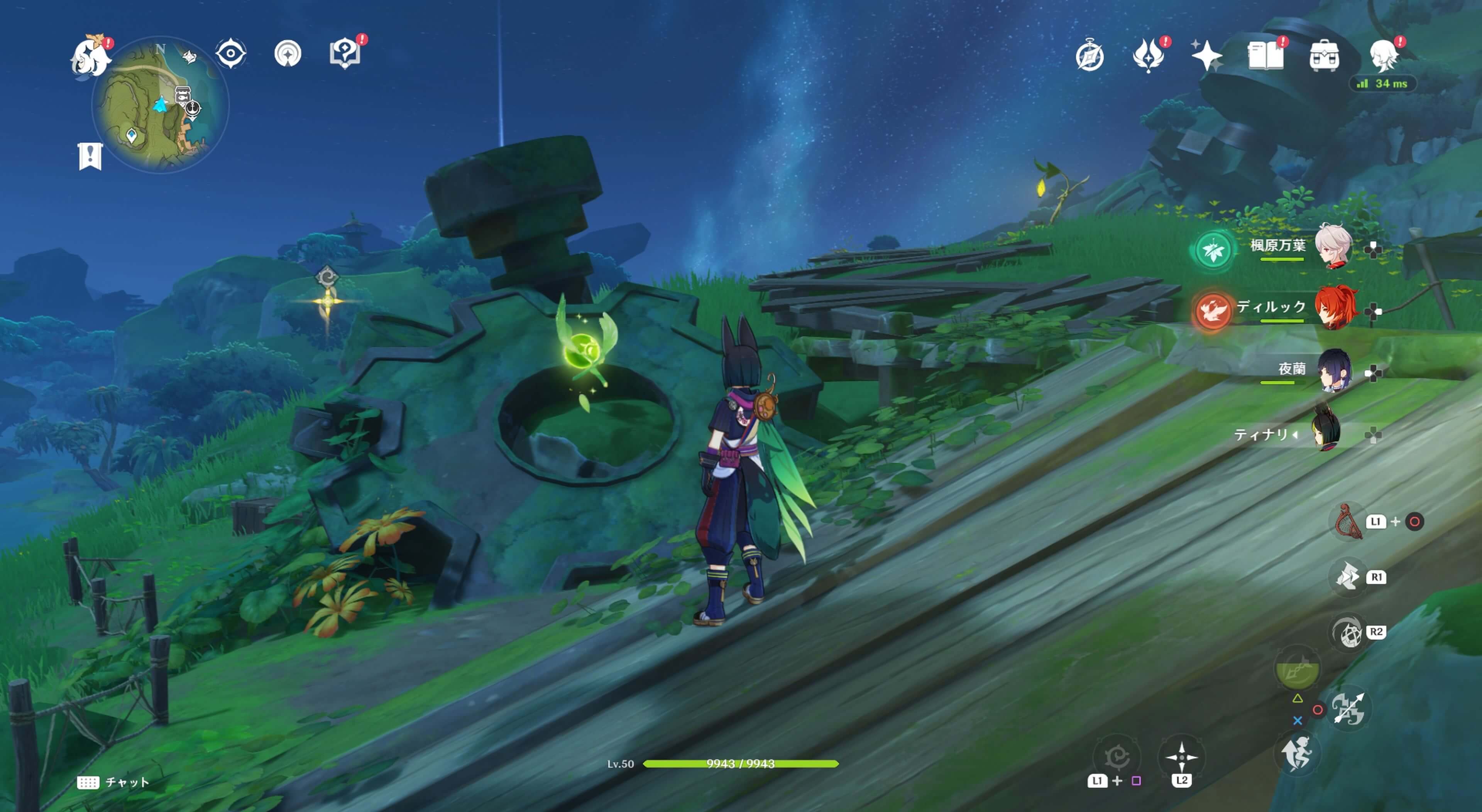Image resolution: width=1482 pixels, height=812 pixels.
Task: Open the Paimon menu icon
Action: [x=90, y=56]
